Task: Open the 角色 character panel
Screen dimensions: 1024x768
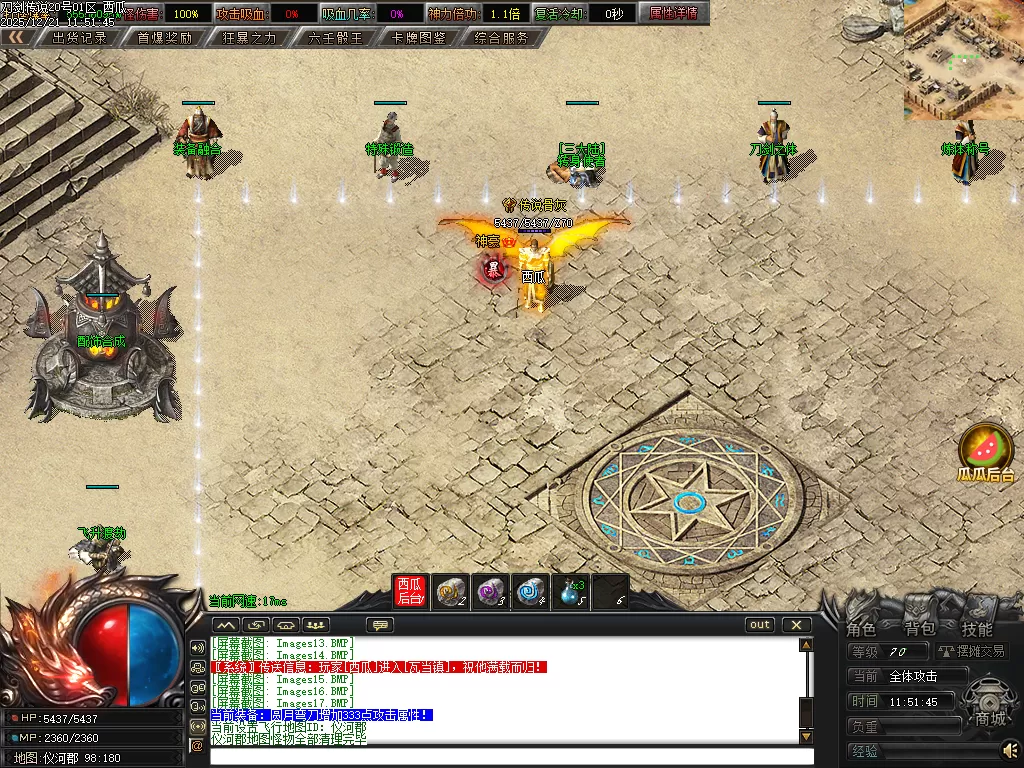Action: click(x=861, y=629)
